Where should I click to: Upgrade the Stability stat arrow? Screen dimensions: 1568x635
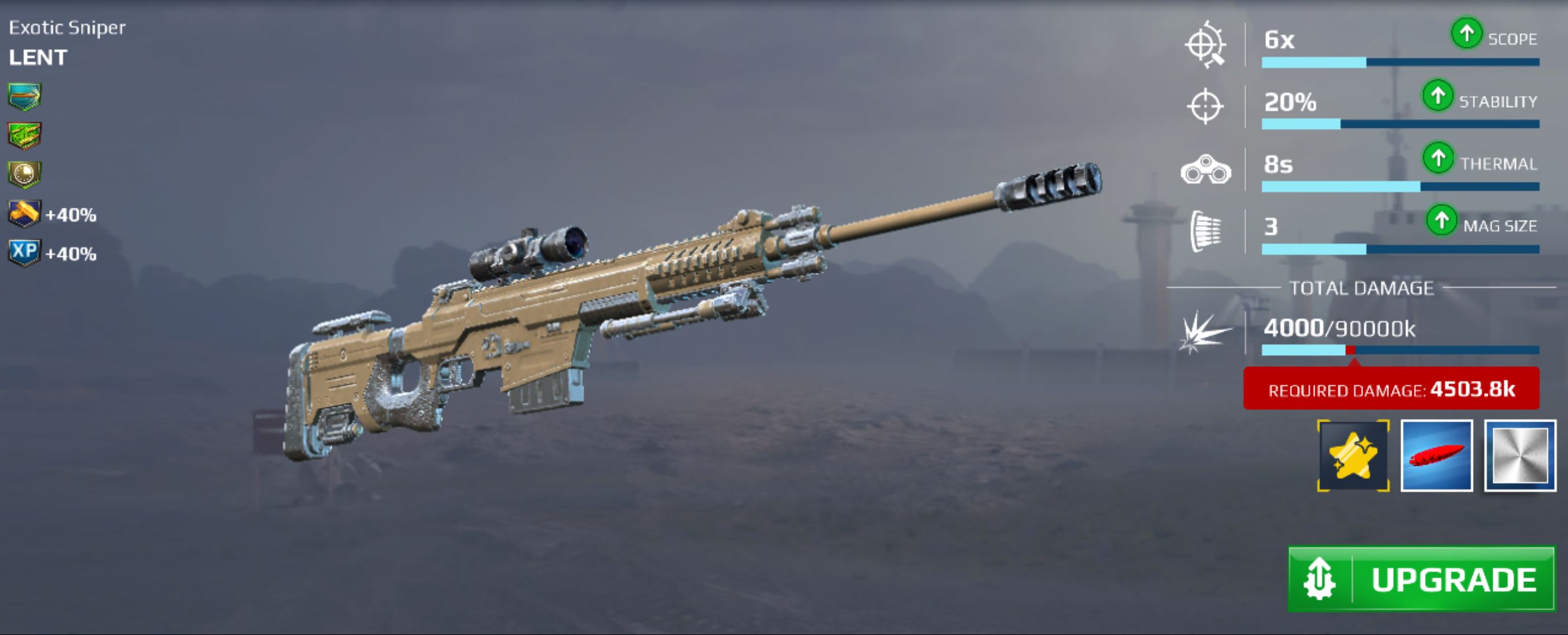tap(1438, 96)
